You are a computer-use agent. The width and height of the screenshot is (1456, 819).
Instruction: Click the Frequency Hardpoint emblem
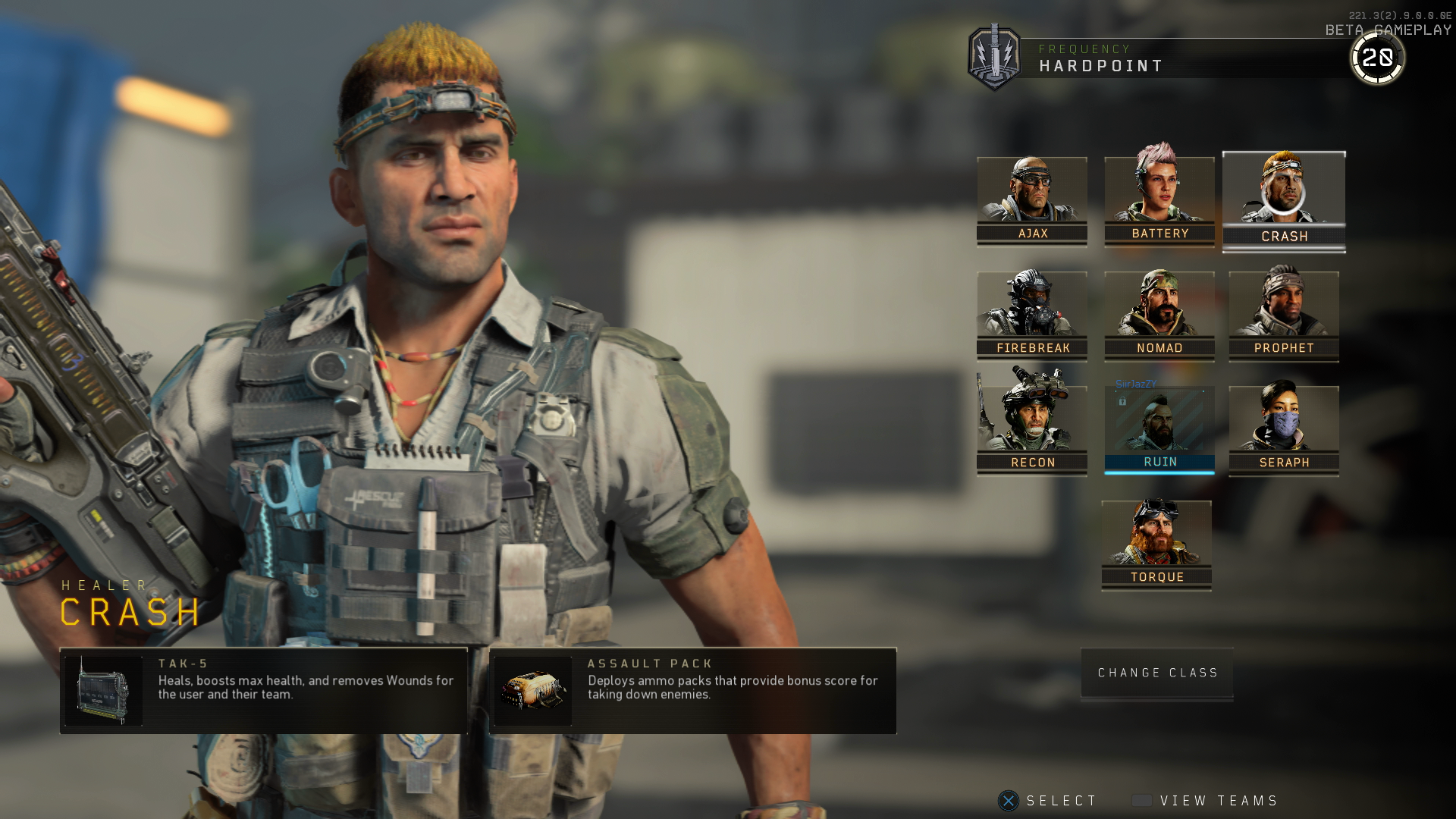click(x=994, y=58)
